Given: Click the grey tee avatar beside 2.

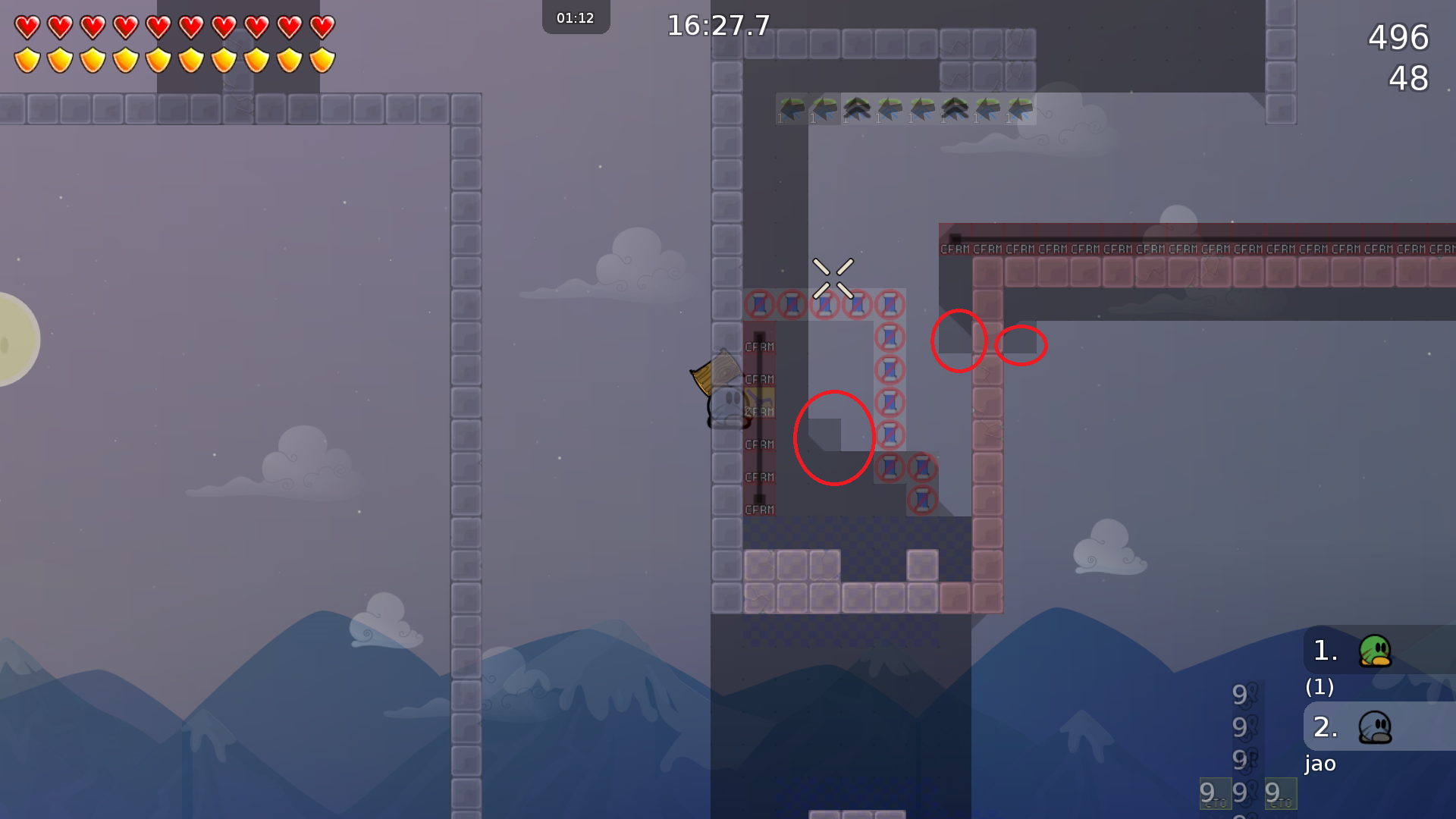Looking at the screenshot, I should (1374, 726).
